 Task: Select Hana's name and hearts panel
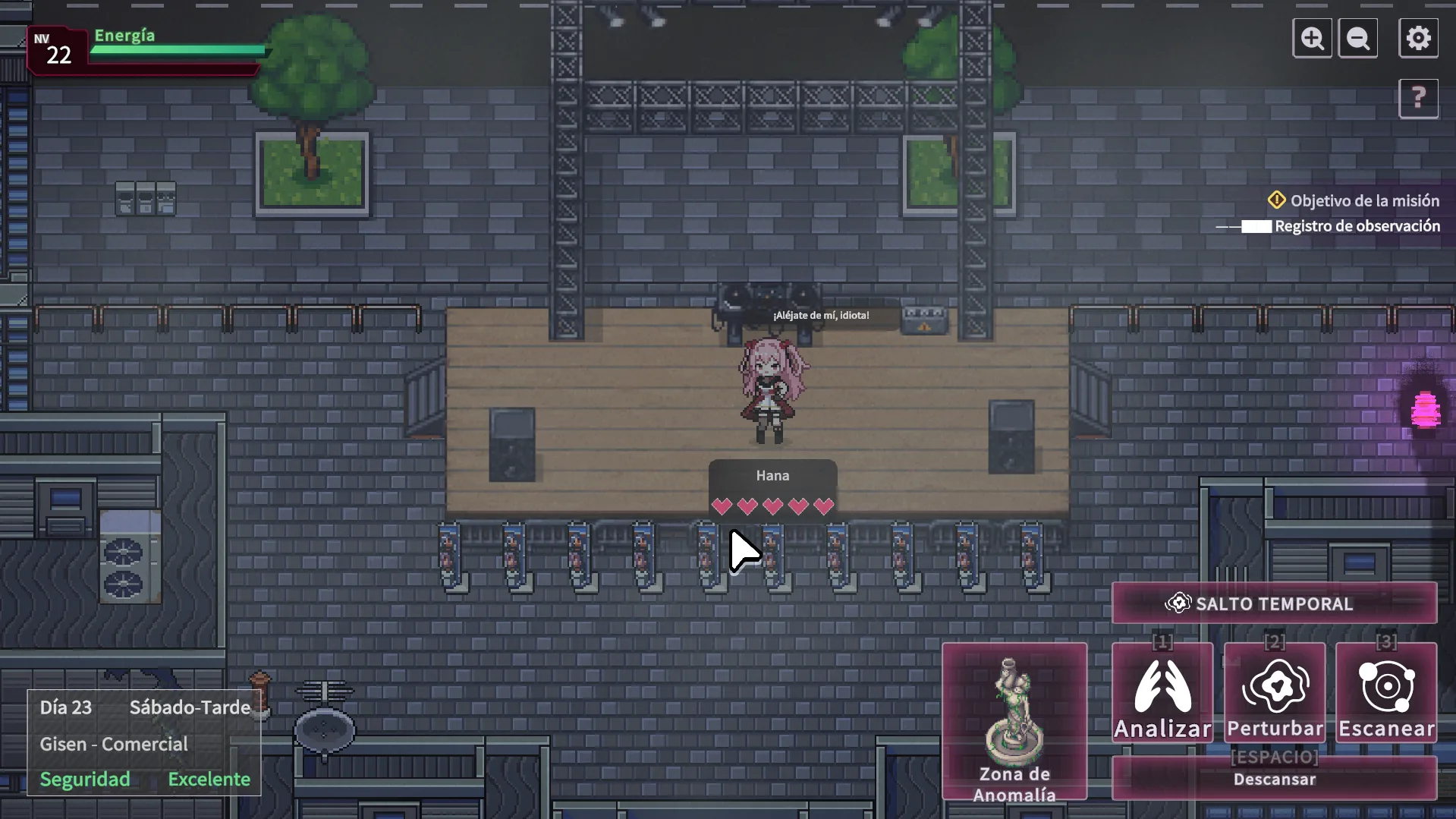point(772,490)
